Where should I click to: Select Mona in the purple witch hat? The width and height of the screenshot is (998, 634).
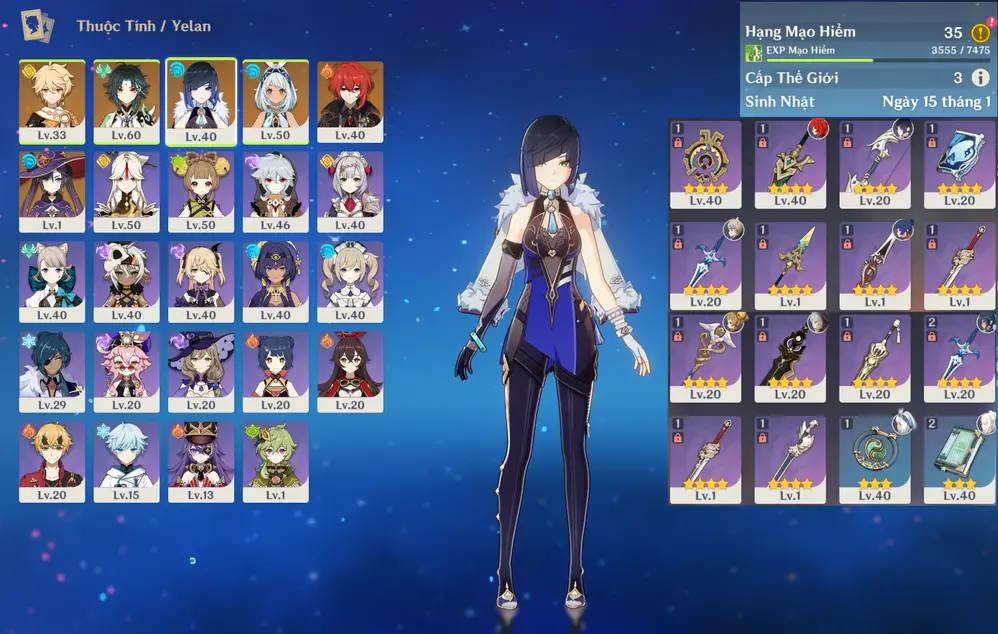[x=52, y=191]
